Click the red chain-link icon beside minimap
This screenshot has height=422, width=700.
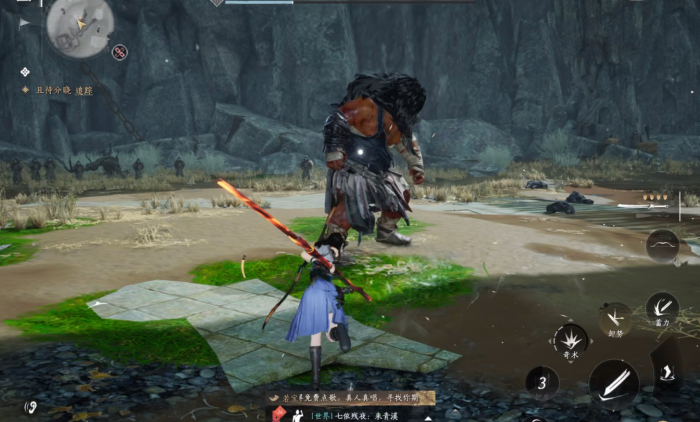coord(120,52)
